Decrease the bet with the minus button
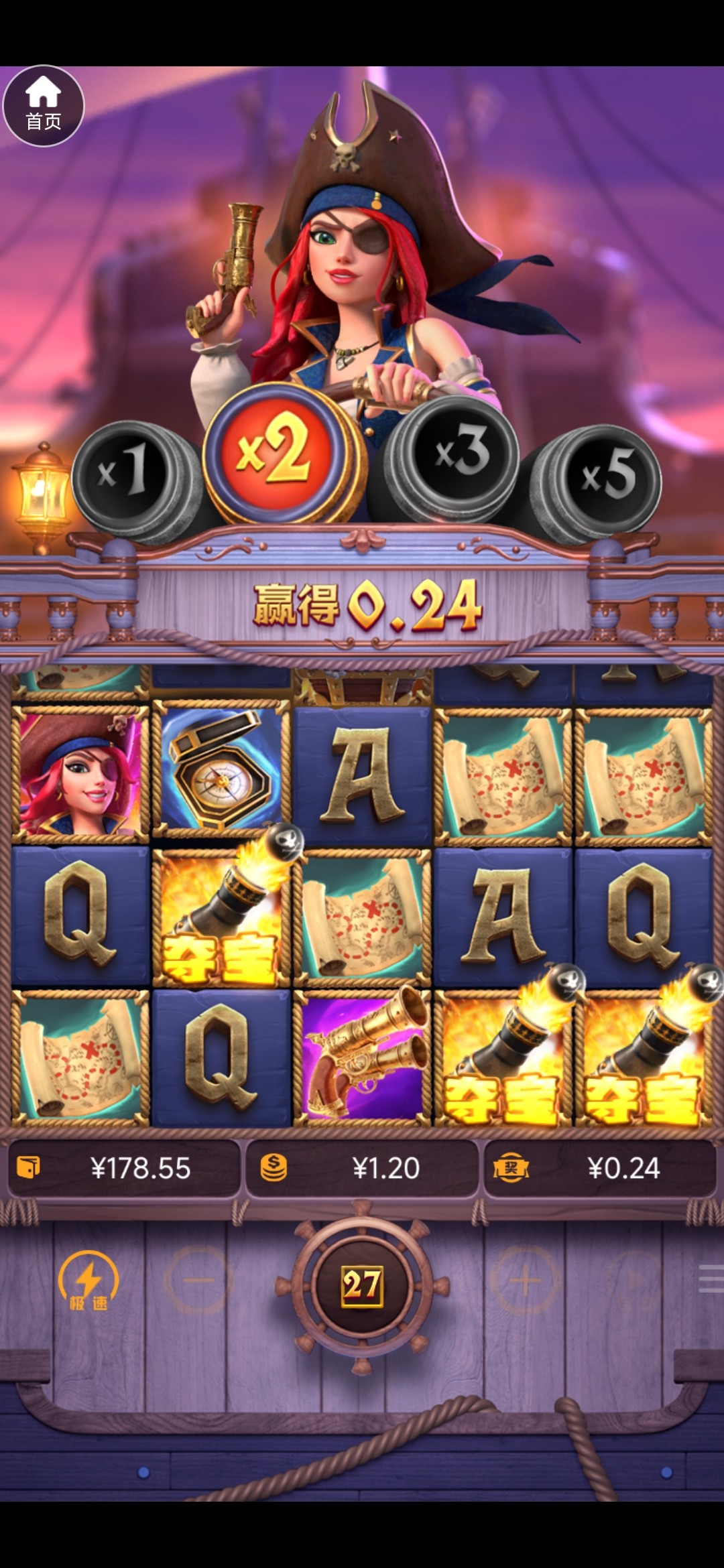Screen dimensions: 724x1568 [x=198, y=1281]
